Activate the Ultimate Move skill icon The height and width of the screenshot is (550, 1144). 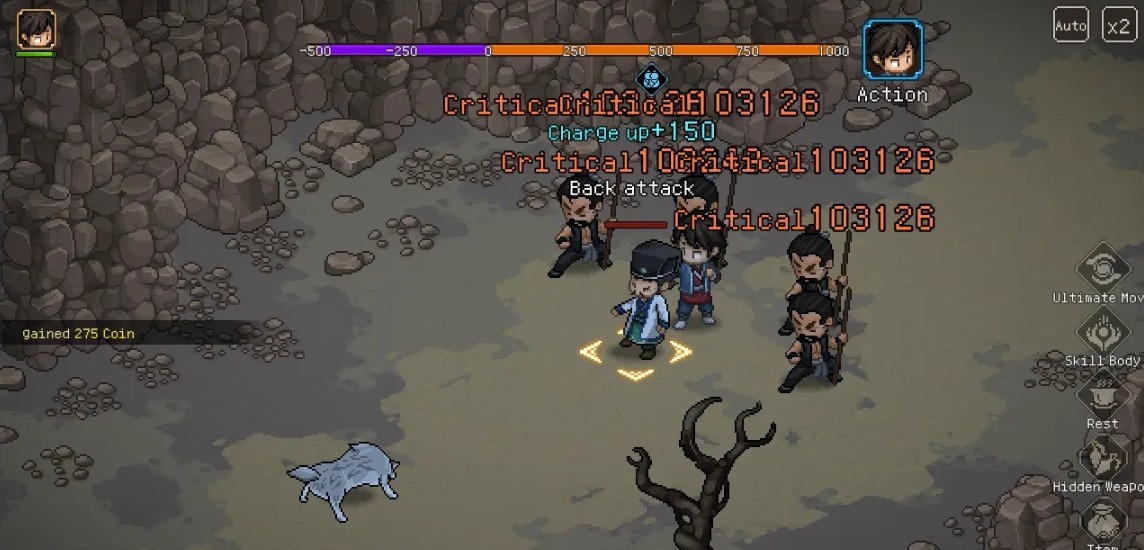point(1104,267)
